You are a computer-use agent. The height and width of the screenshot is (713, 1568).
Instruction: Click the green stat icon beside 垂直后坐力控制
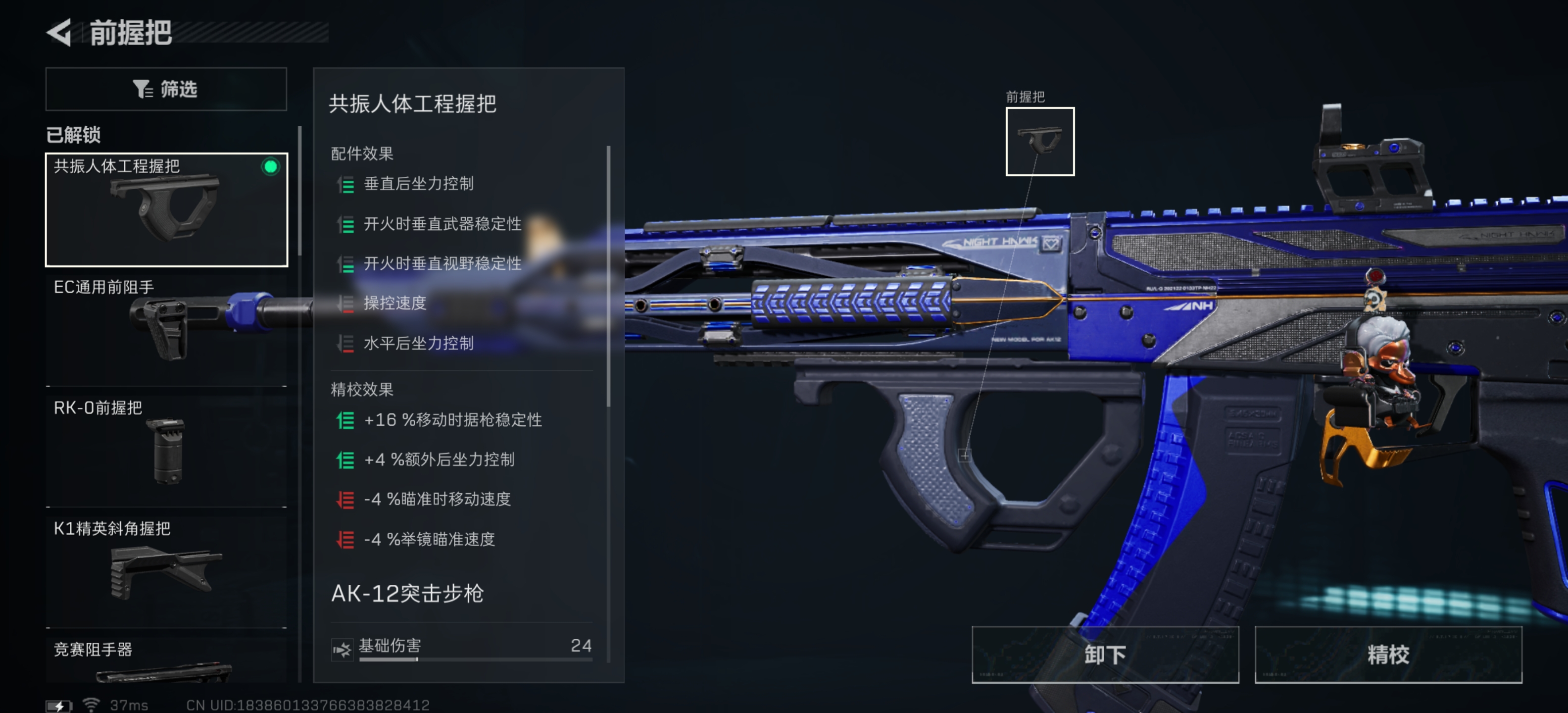346,185
